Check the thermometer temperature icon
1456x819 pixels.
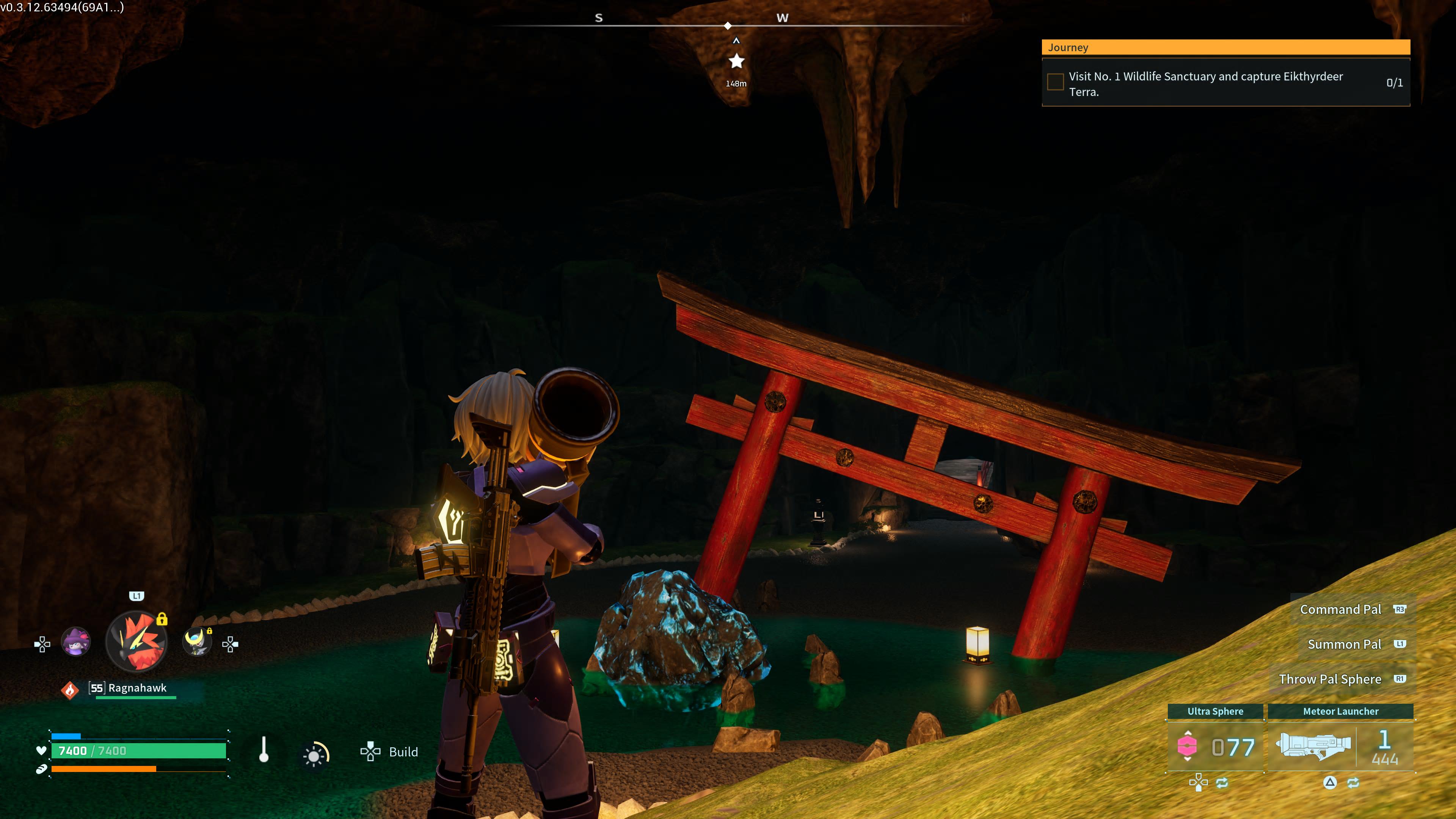264,750
